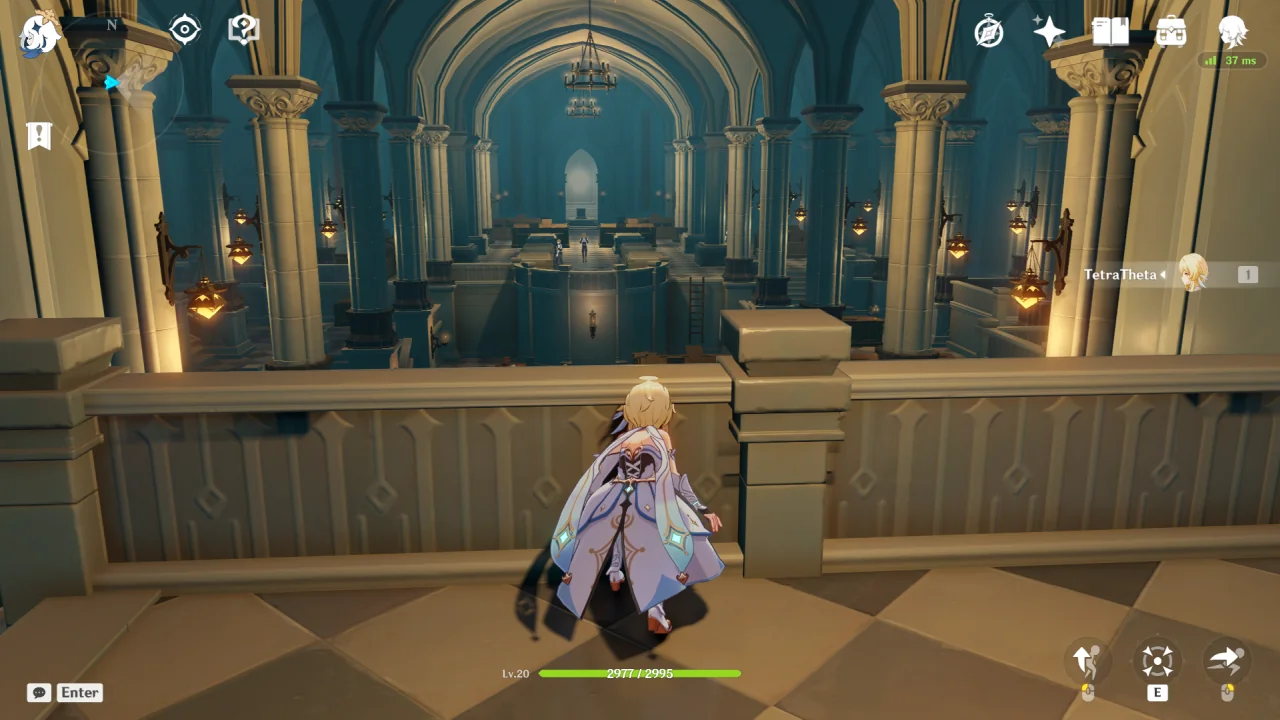Screen dimensions: 1280x720
Task: Open the chat speech bubble
Action: click(39, 692)
